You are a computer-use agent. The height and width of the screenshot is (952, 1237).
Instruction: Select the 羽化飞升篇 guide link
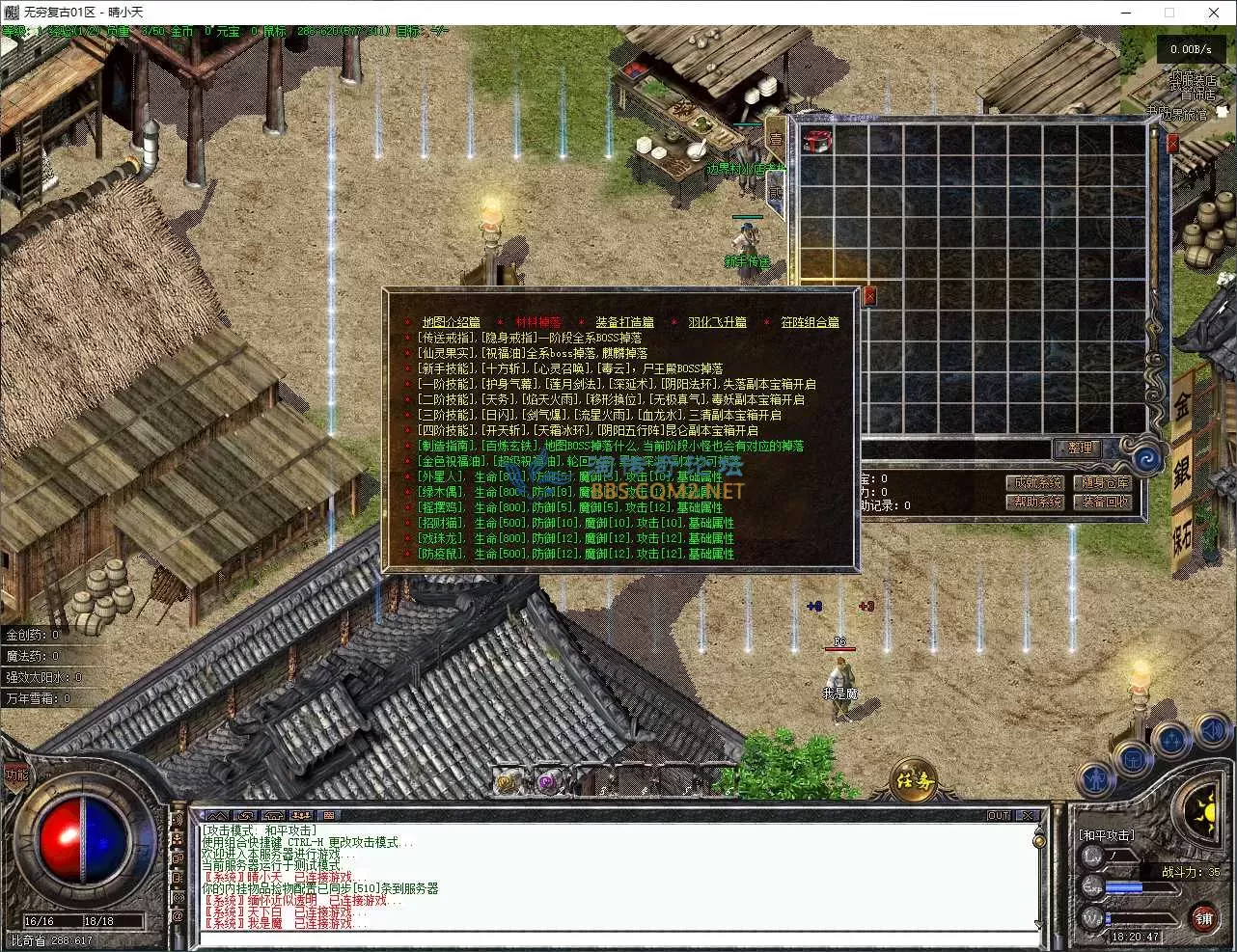717,322
